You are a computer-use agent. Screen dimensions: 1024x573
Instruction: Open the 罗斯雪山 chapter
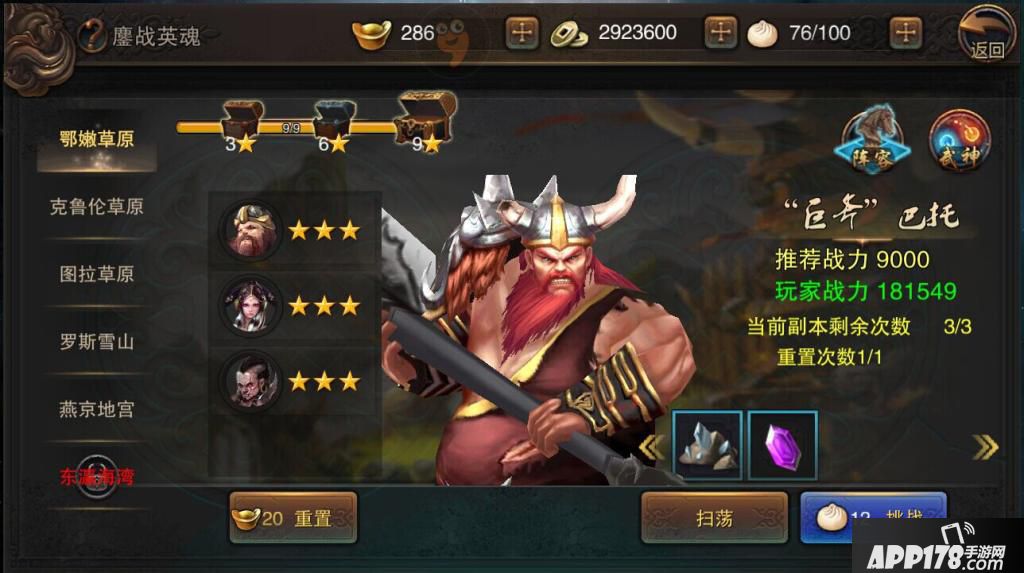pos(97,341)
